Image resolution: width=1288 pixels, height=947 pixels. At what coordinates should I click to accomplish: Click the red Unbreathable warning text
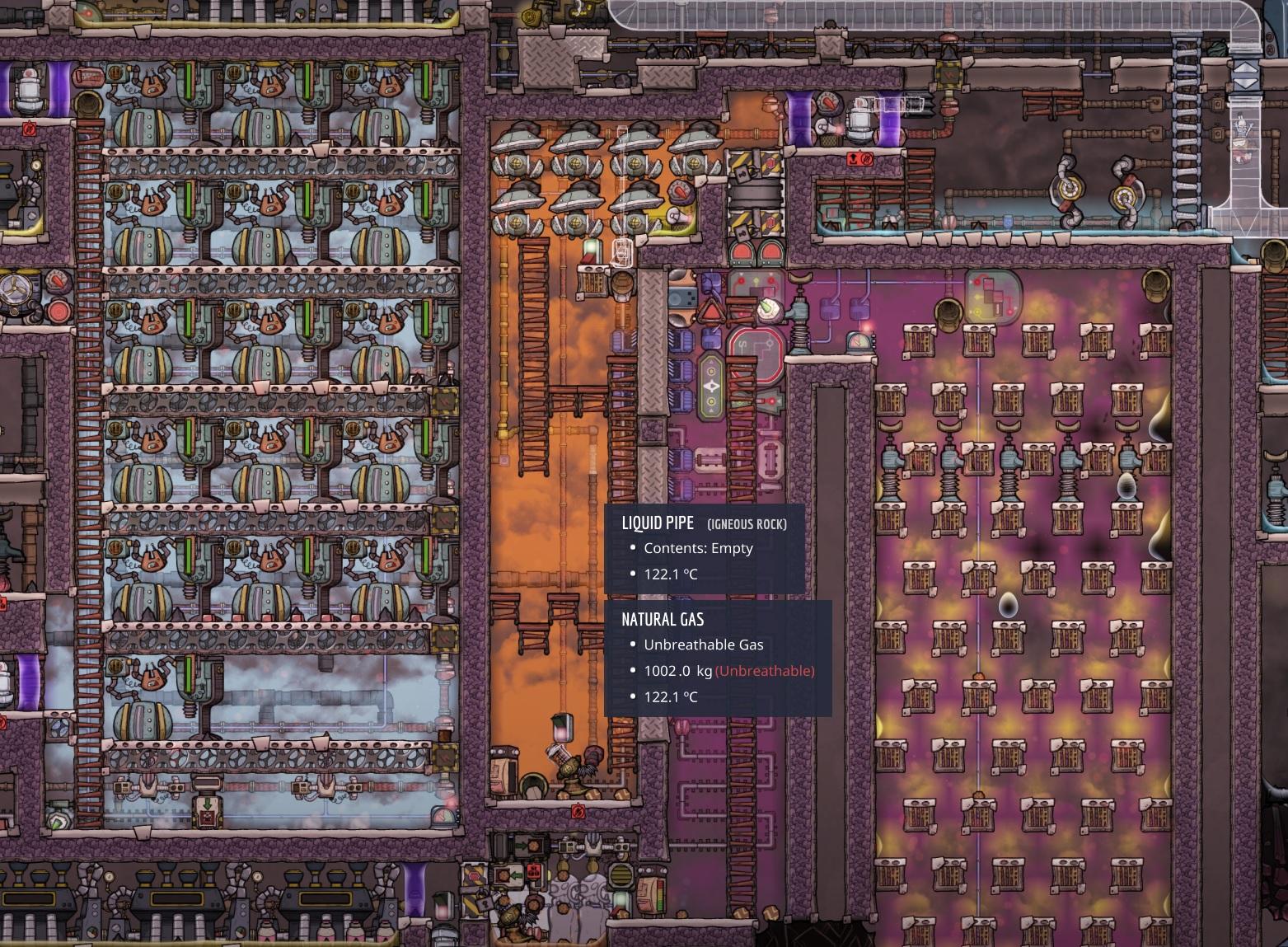coord(764,671)
